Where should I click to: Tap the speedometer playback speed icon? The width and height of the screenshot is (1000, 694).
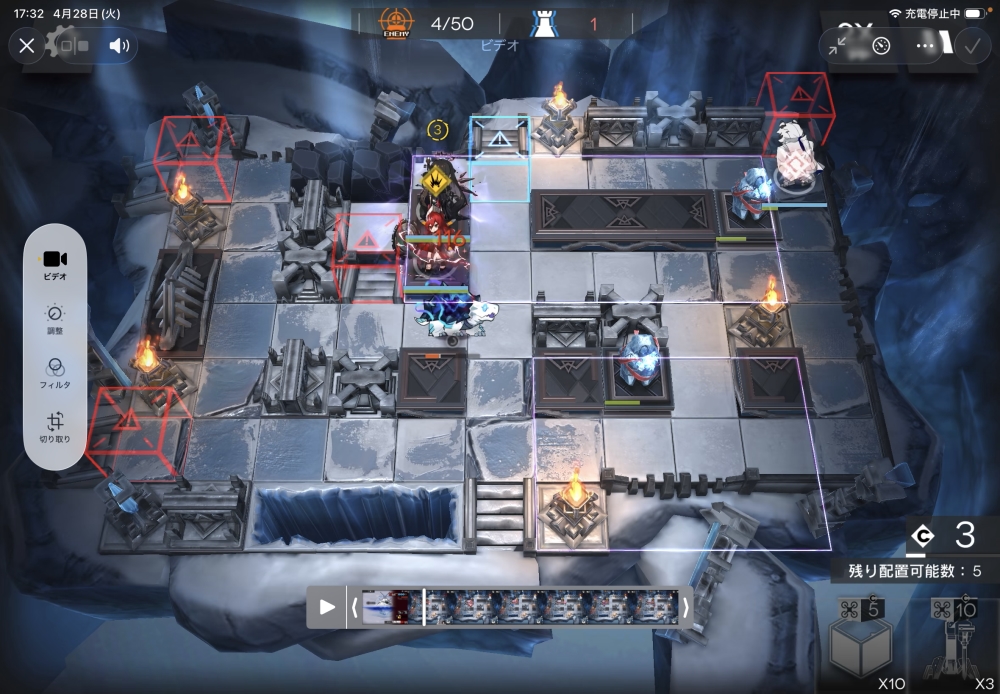click(881, 45)
